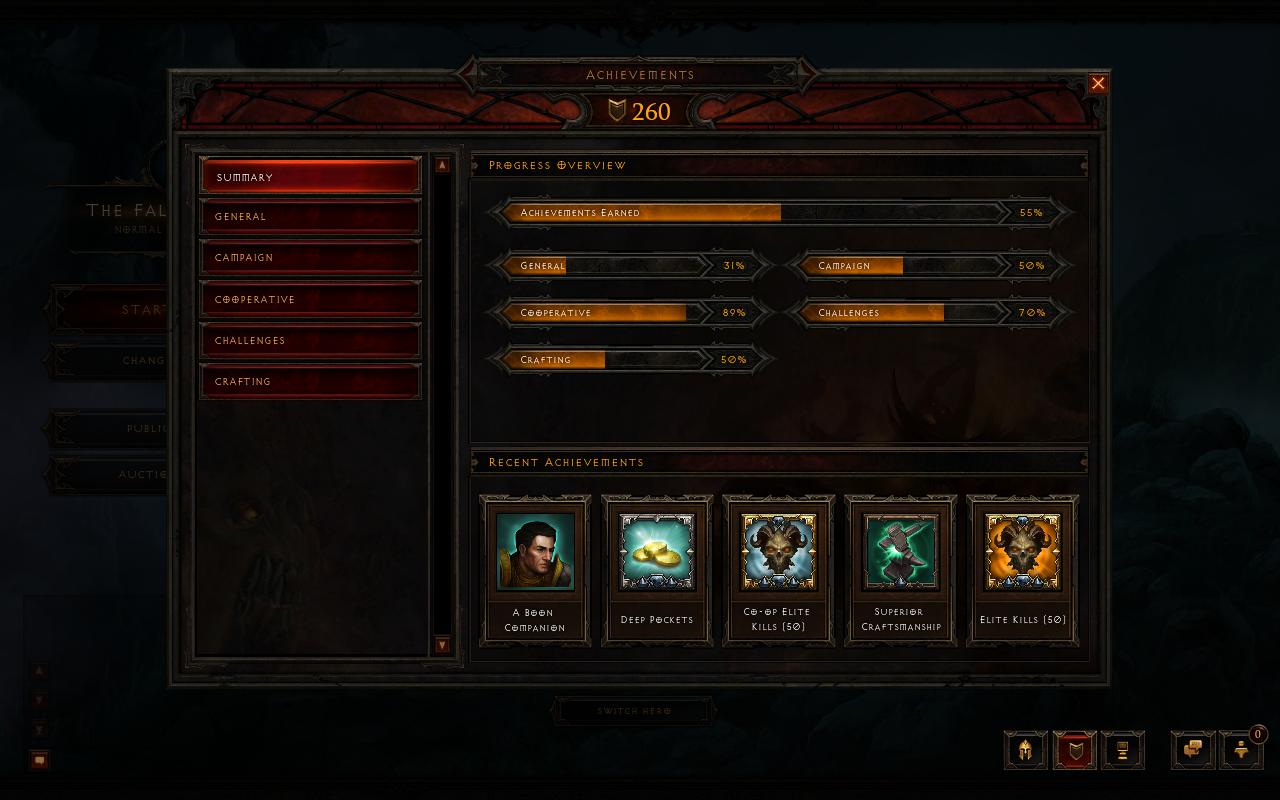Show Cooperative achievements
The image size is (1280, 800).
(x=310, y=299)
